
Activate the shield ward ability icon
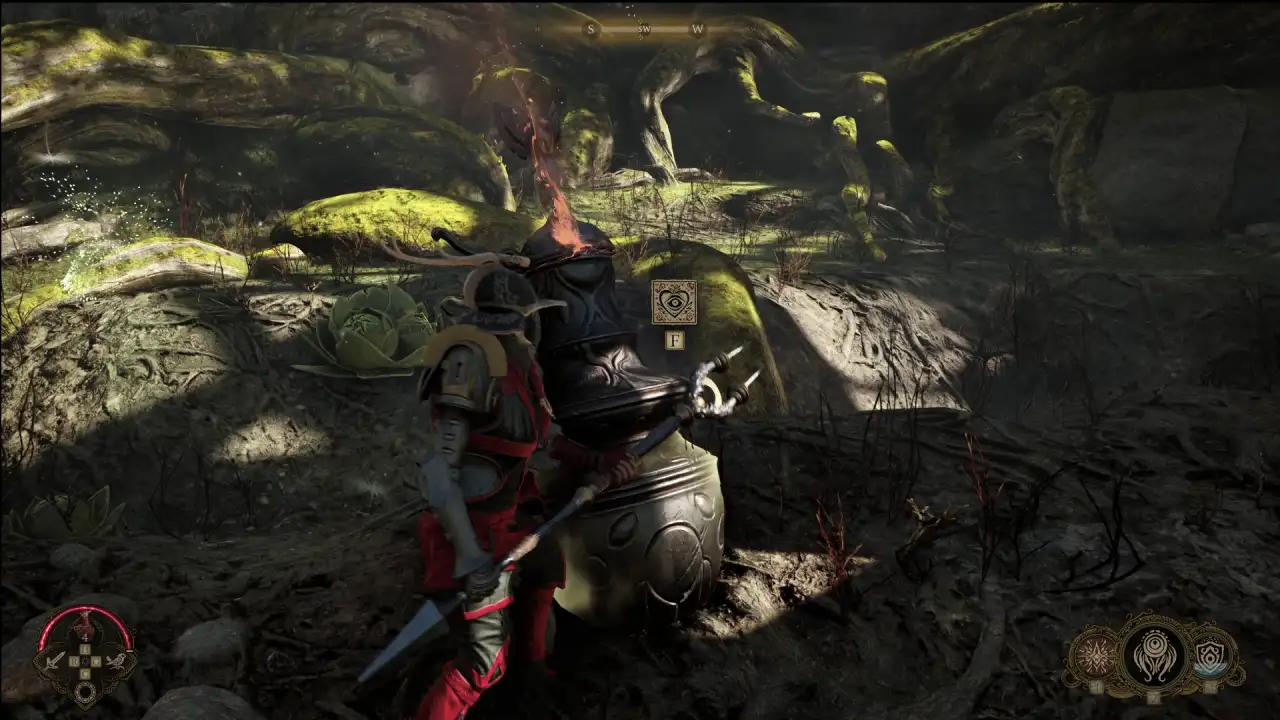pos(1210,657)
